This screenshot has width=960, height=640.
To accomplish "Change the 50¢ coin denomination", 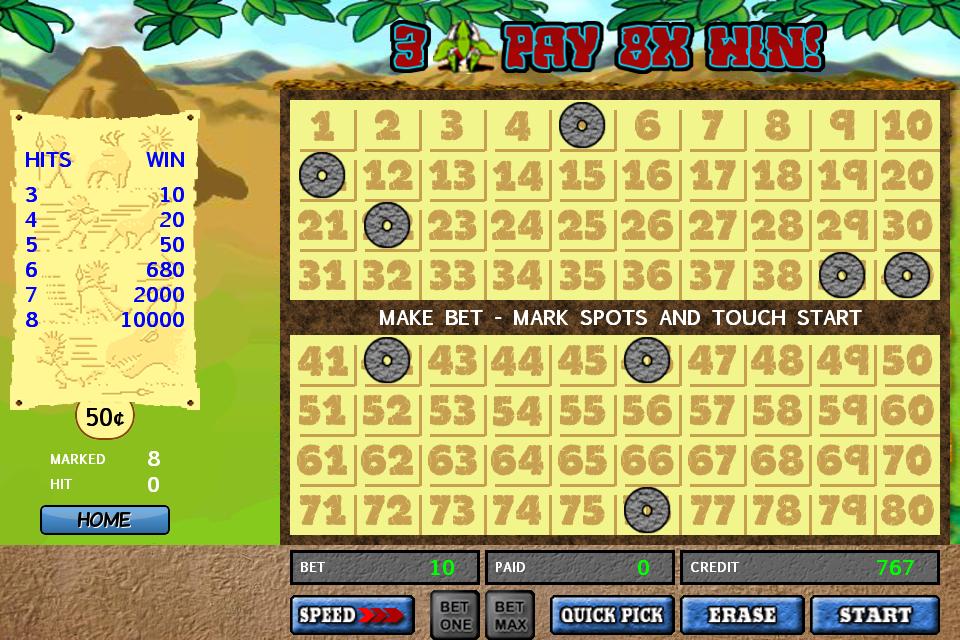I will pyautogui.click(x=104, y=417).
